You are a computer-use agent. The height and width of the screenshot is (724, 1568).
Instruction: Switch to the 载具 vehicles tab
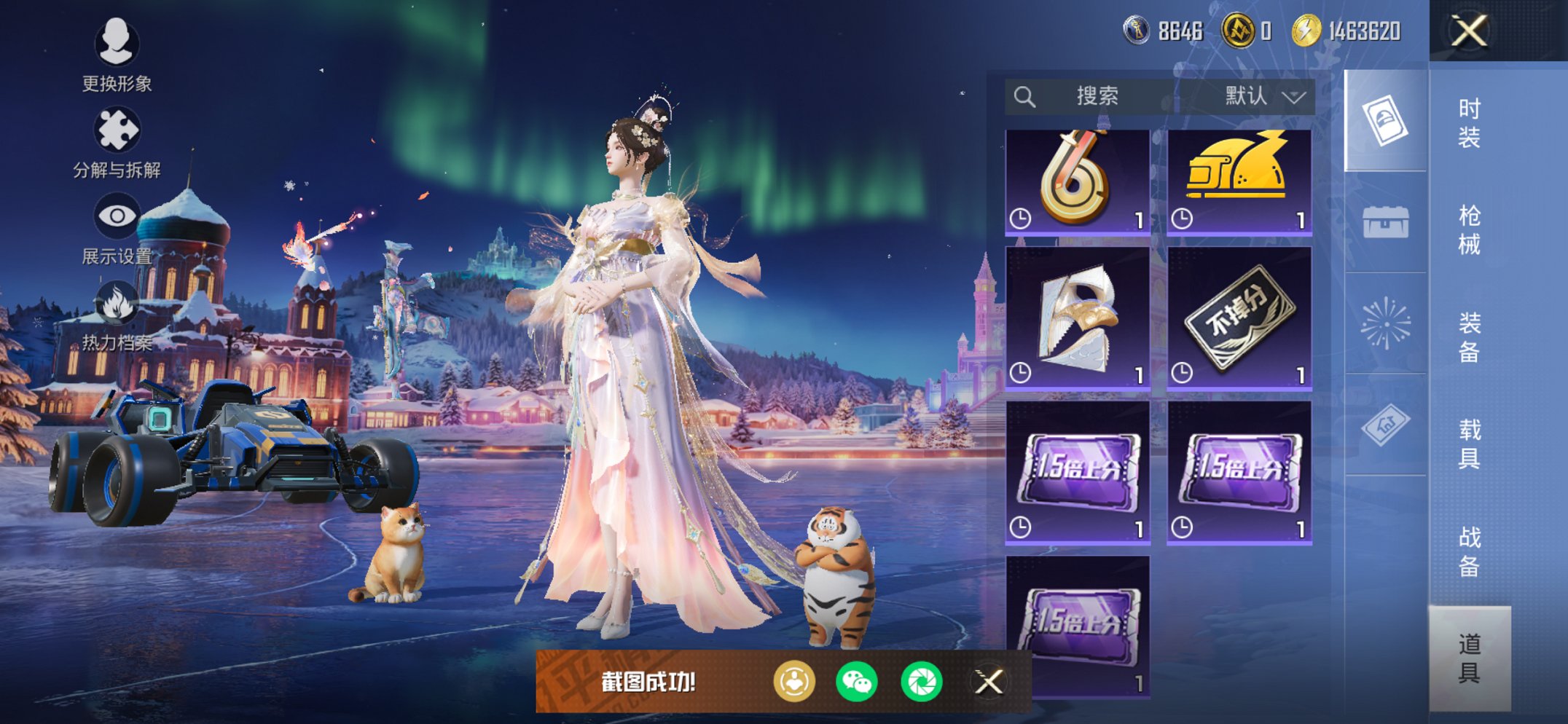point(1469,444)
